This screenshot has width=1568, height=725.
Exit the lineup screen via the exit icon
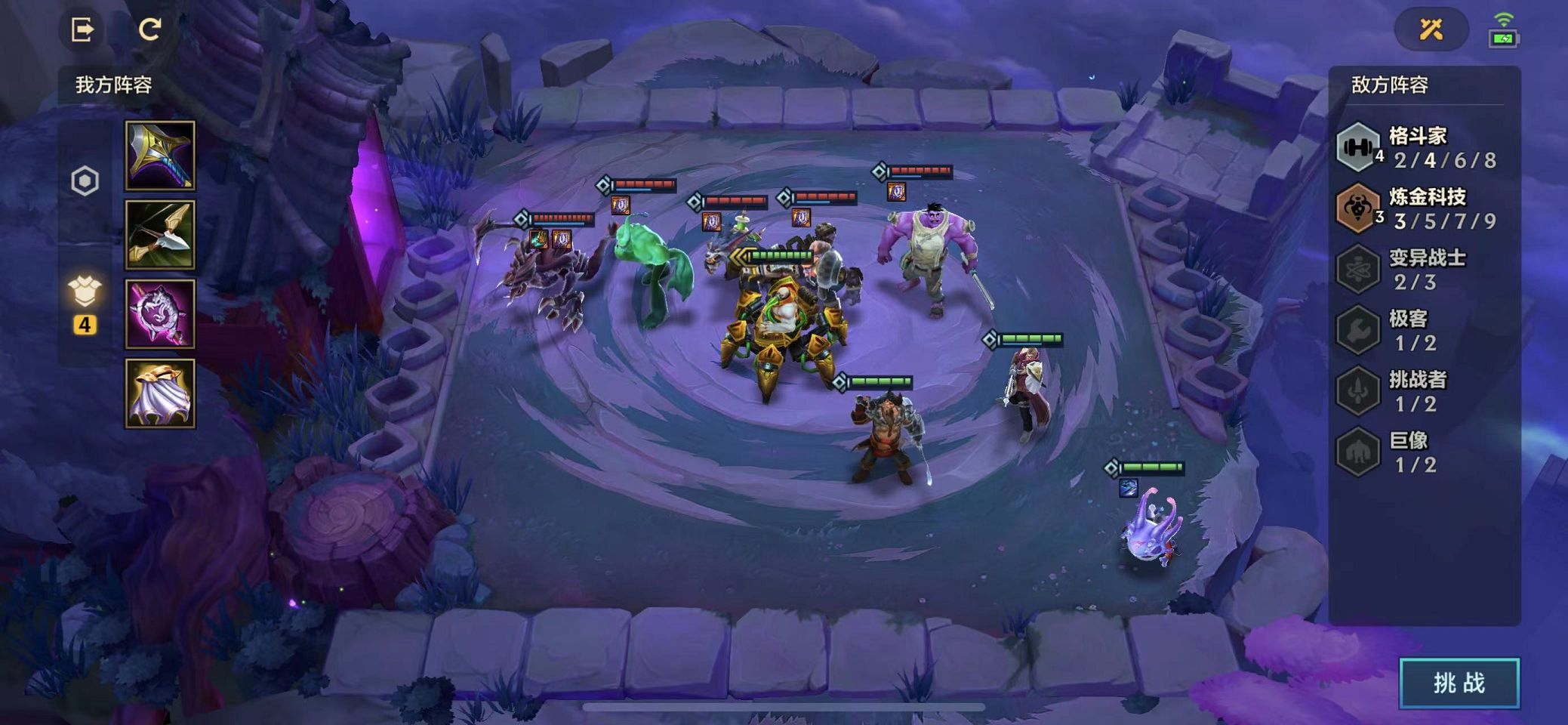pyautogui.click(x=82, y=29)
